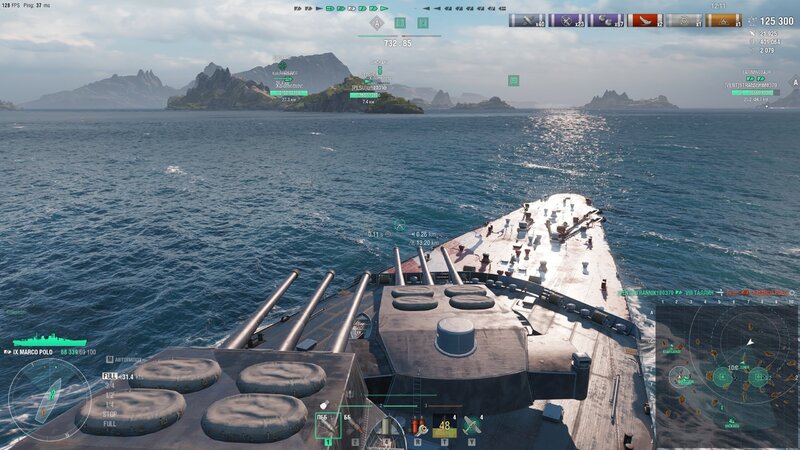800x450 pixels.
Task: Select the SAP shell type slot
Action: (x=329, y=425)
